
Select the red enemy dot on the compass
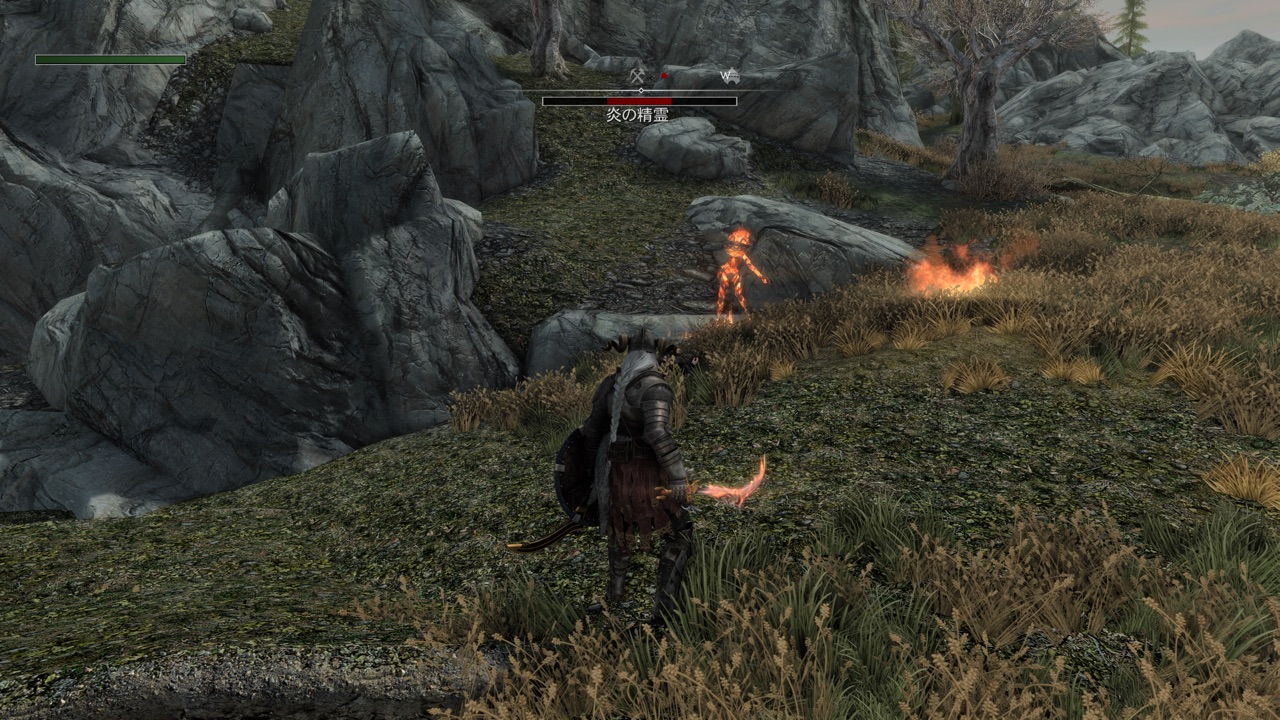[664, 75]
